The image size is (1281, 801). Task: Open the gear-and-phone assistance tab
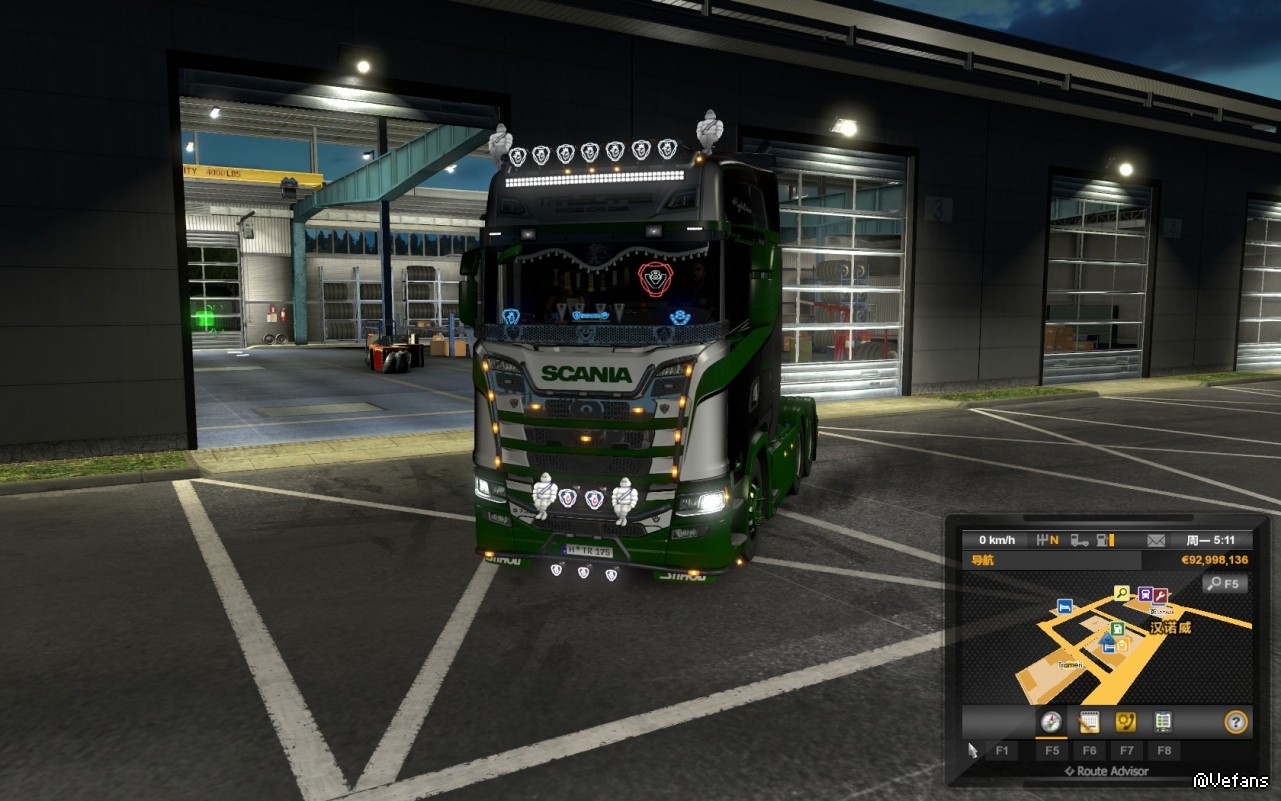pos(1125,721)
